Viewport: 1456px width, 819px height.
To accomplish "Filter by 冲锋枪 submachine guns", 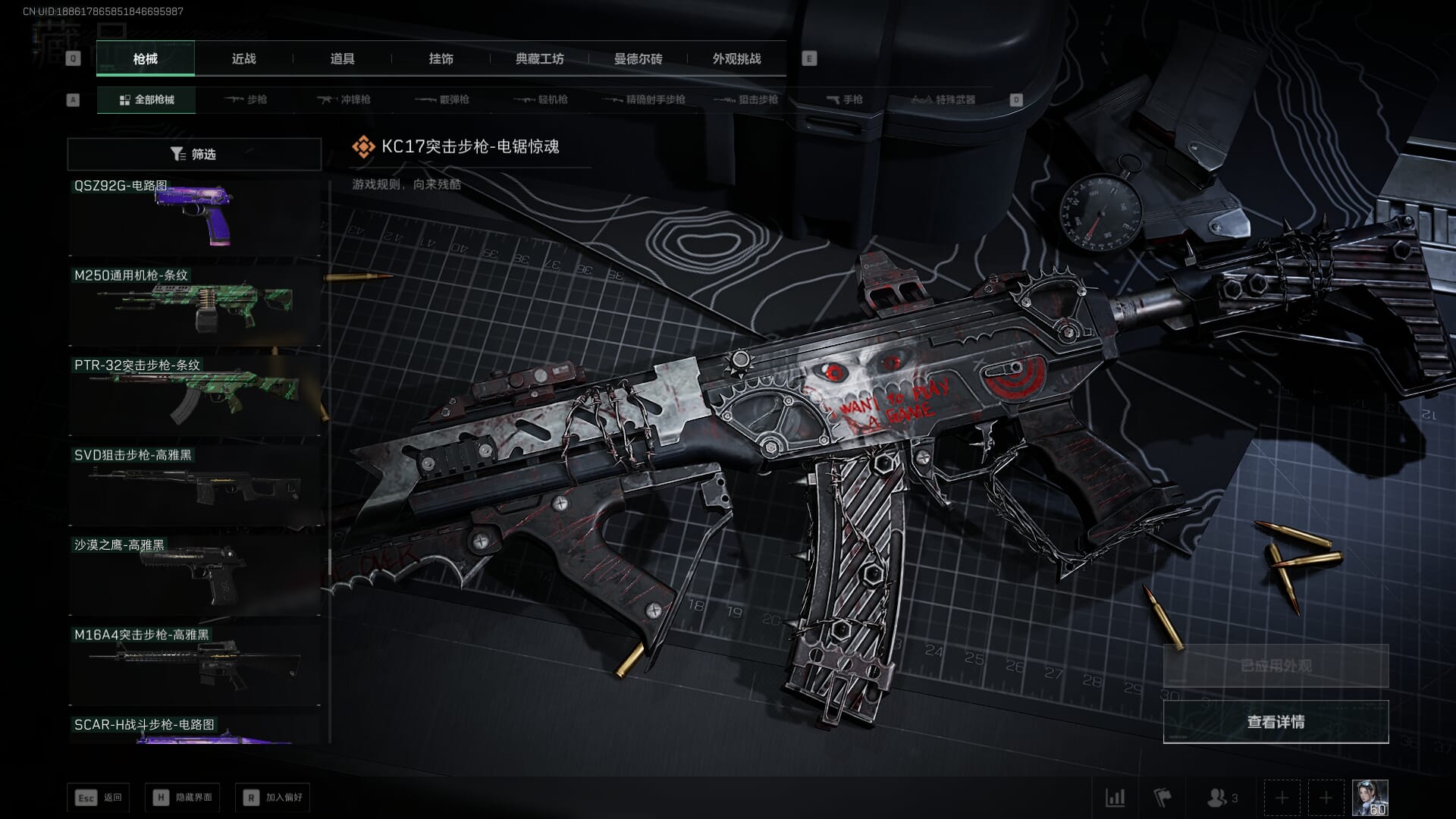I will pyautogui.click(x=345, y=99).
